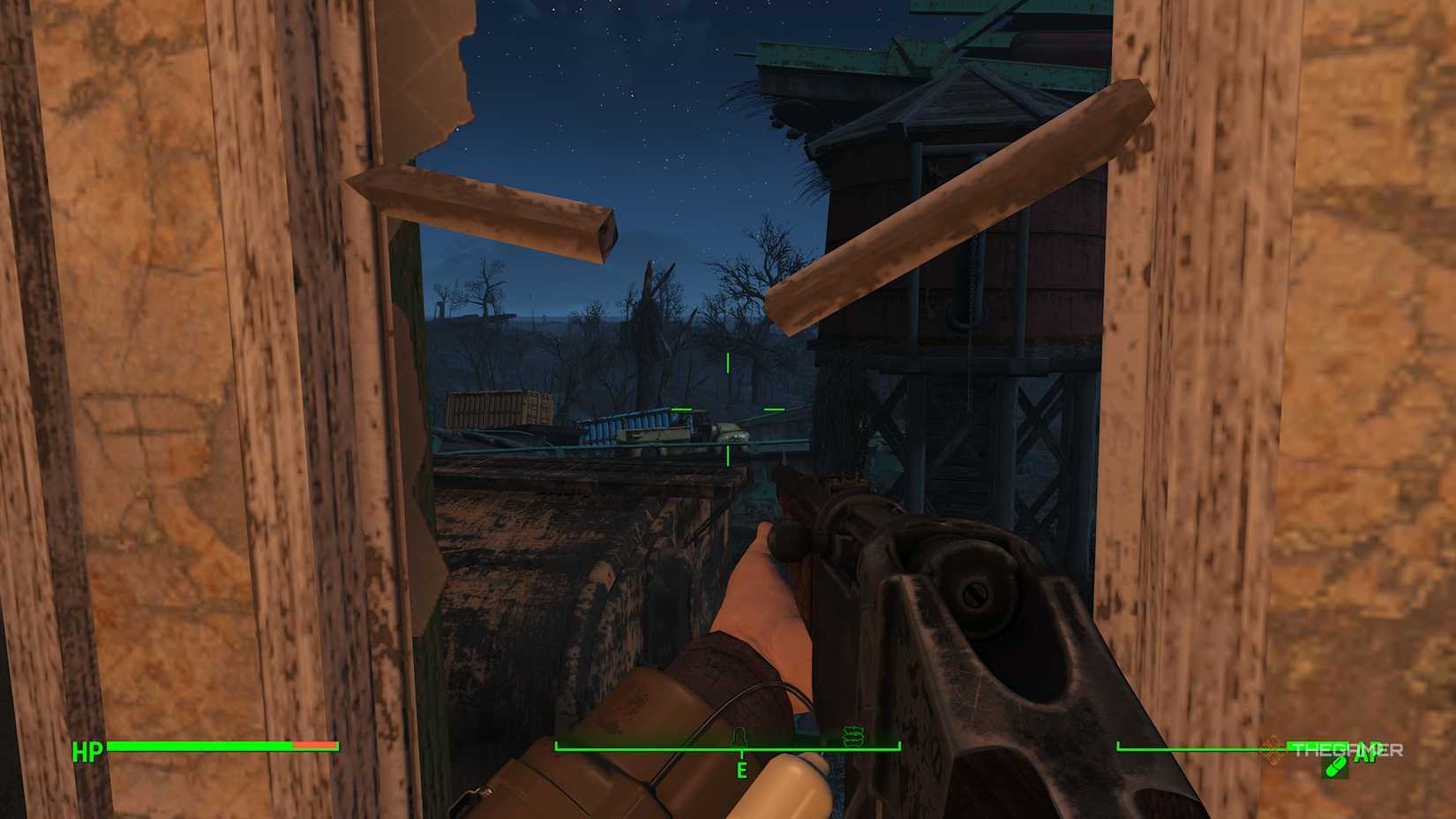Click the right tick of the compass bar
Screen dimensions: 1456x819
point(898,746)
